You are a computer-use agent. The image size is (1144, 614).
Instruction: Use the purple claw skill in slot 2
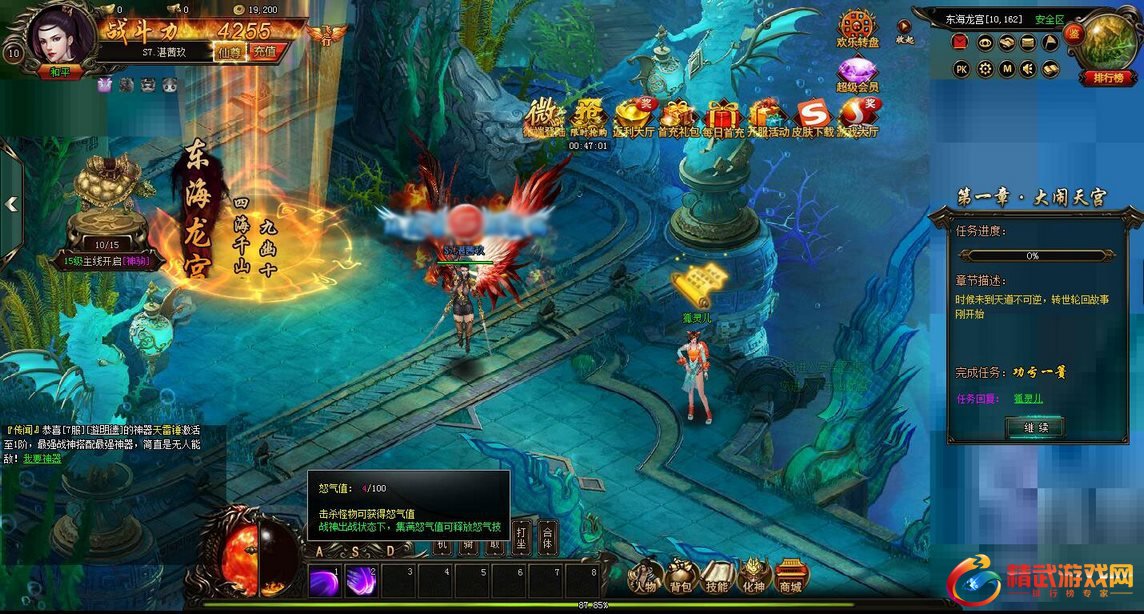coord(360,581)
